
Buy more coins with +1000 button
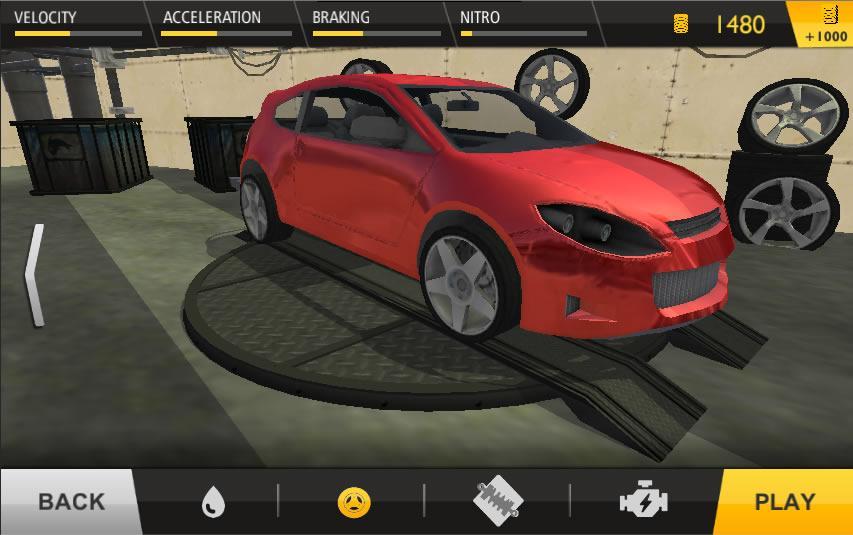(826, 25)
